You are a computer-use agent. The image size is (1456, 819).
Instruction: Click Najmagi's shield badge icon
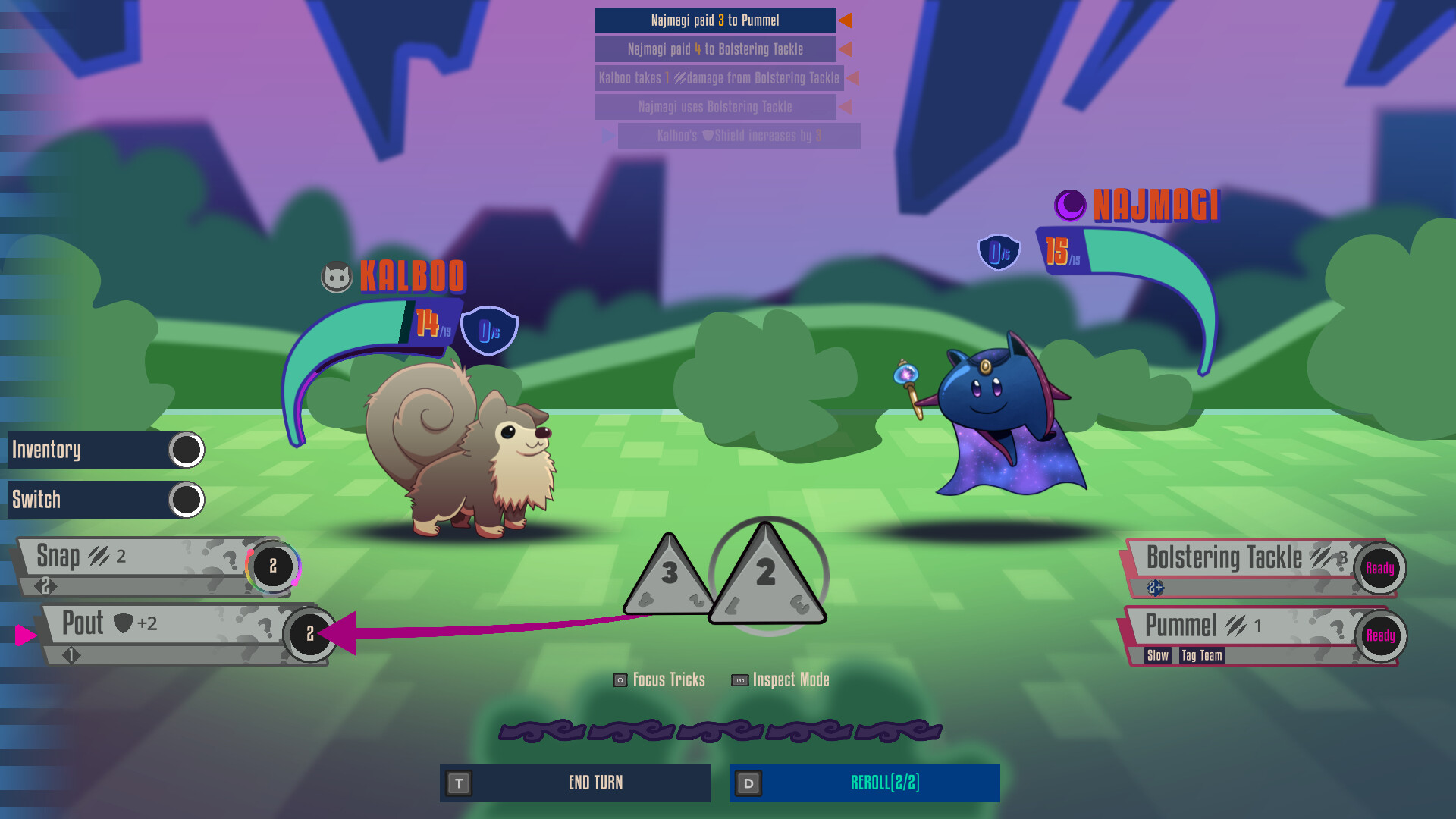997,250
